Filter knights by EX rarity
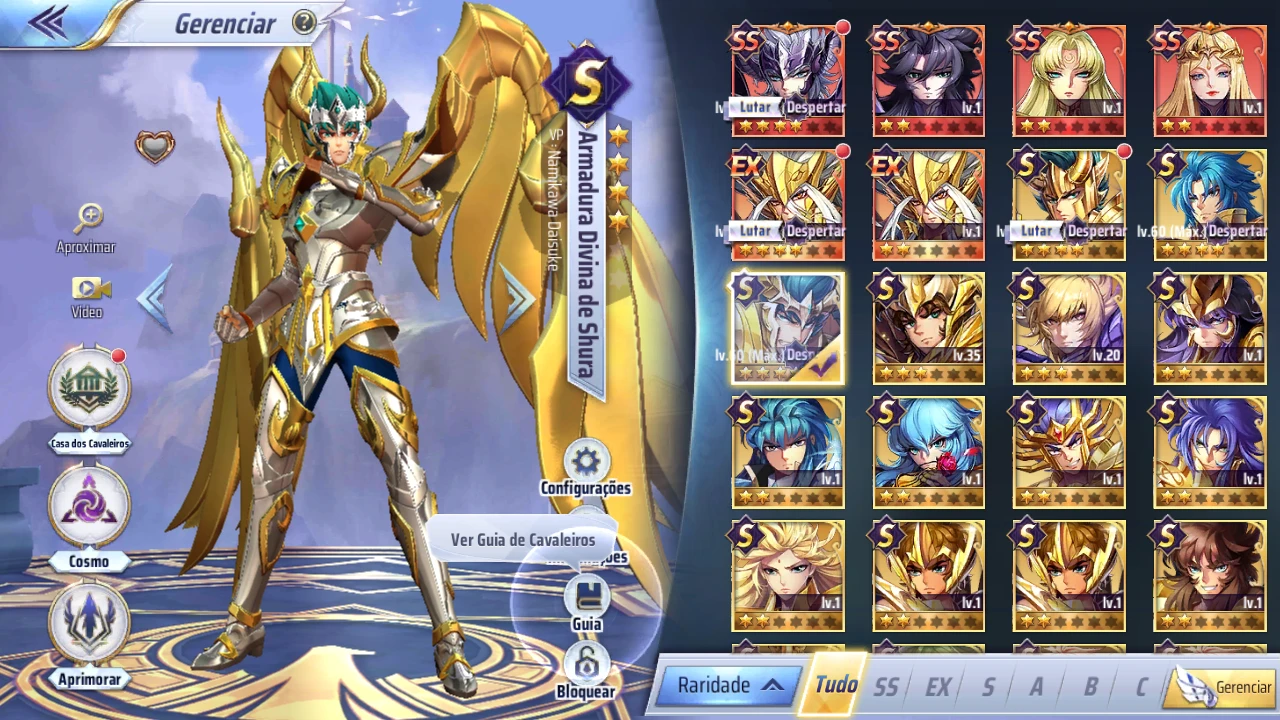 938,687
